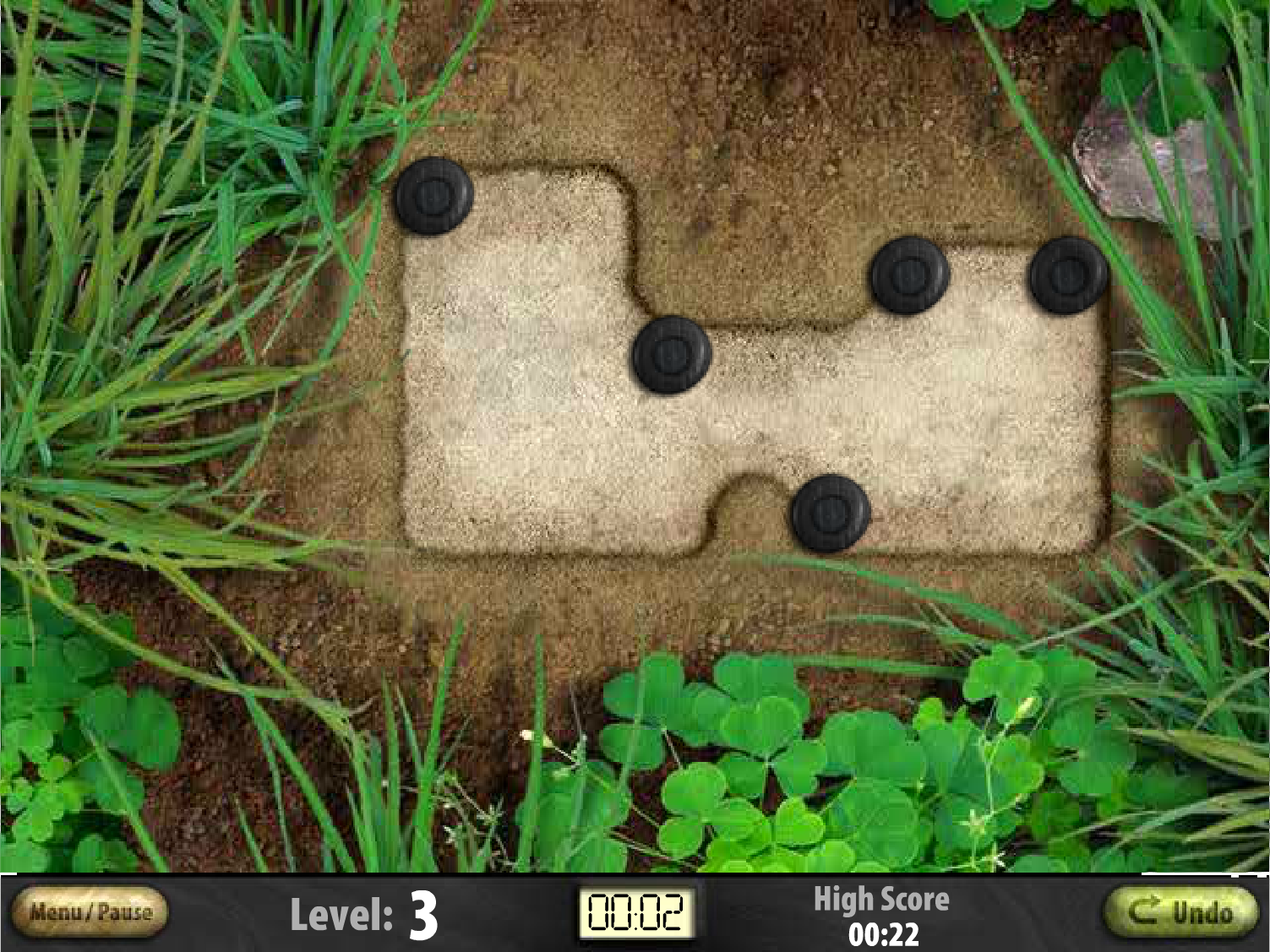This screenshot has height=952, width=1270.
Task: Pick up the rightmost black peg
Action: (x=1067, y=273)
